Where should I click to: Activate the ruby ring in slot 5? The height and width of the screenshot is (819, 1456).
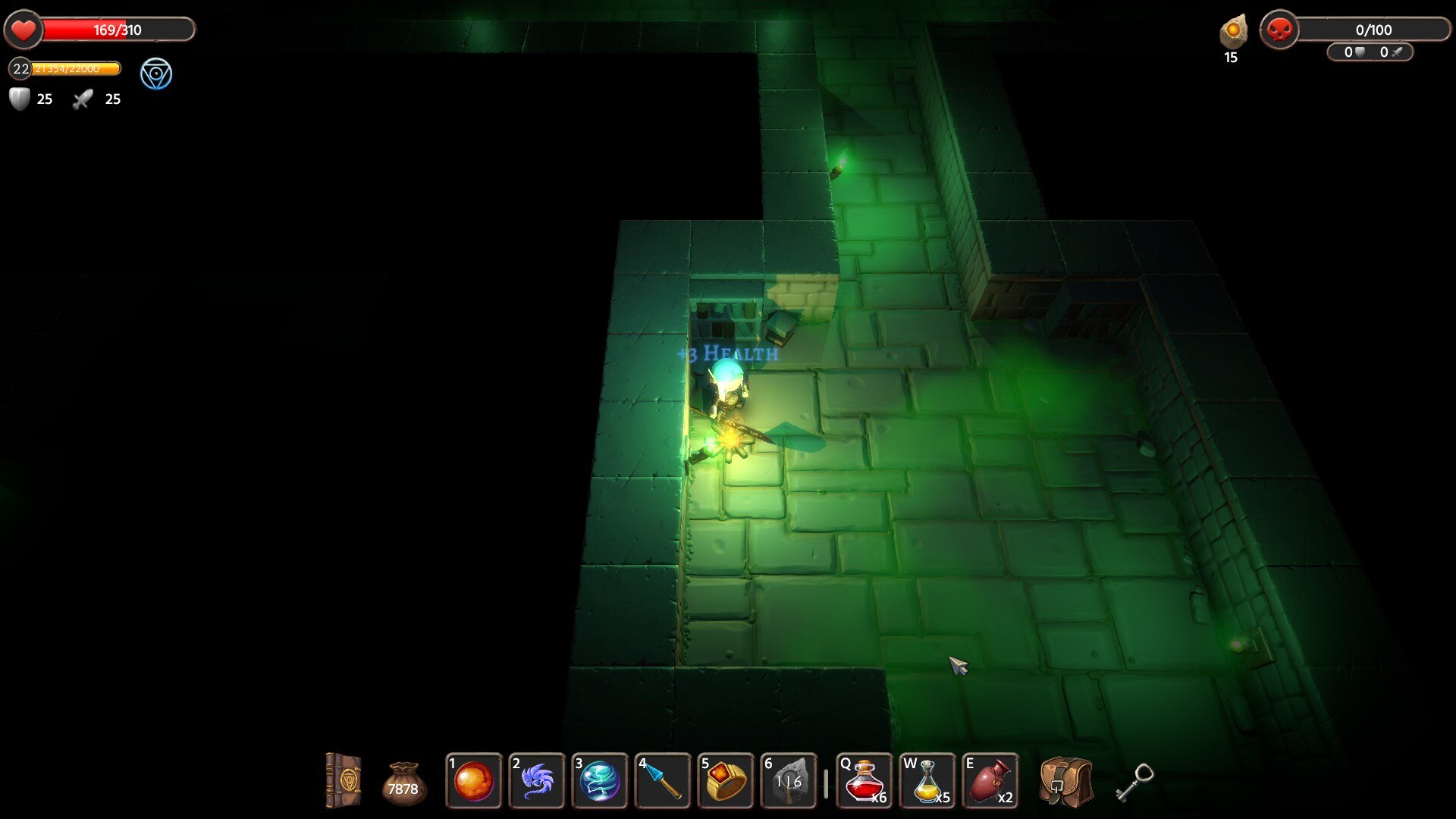tap(726, 781)
